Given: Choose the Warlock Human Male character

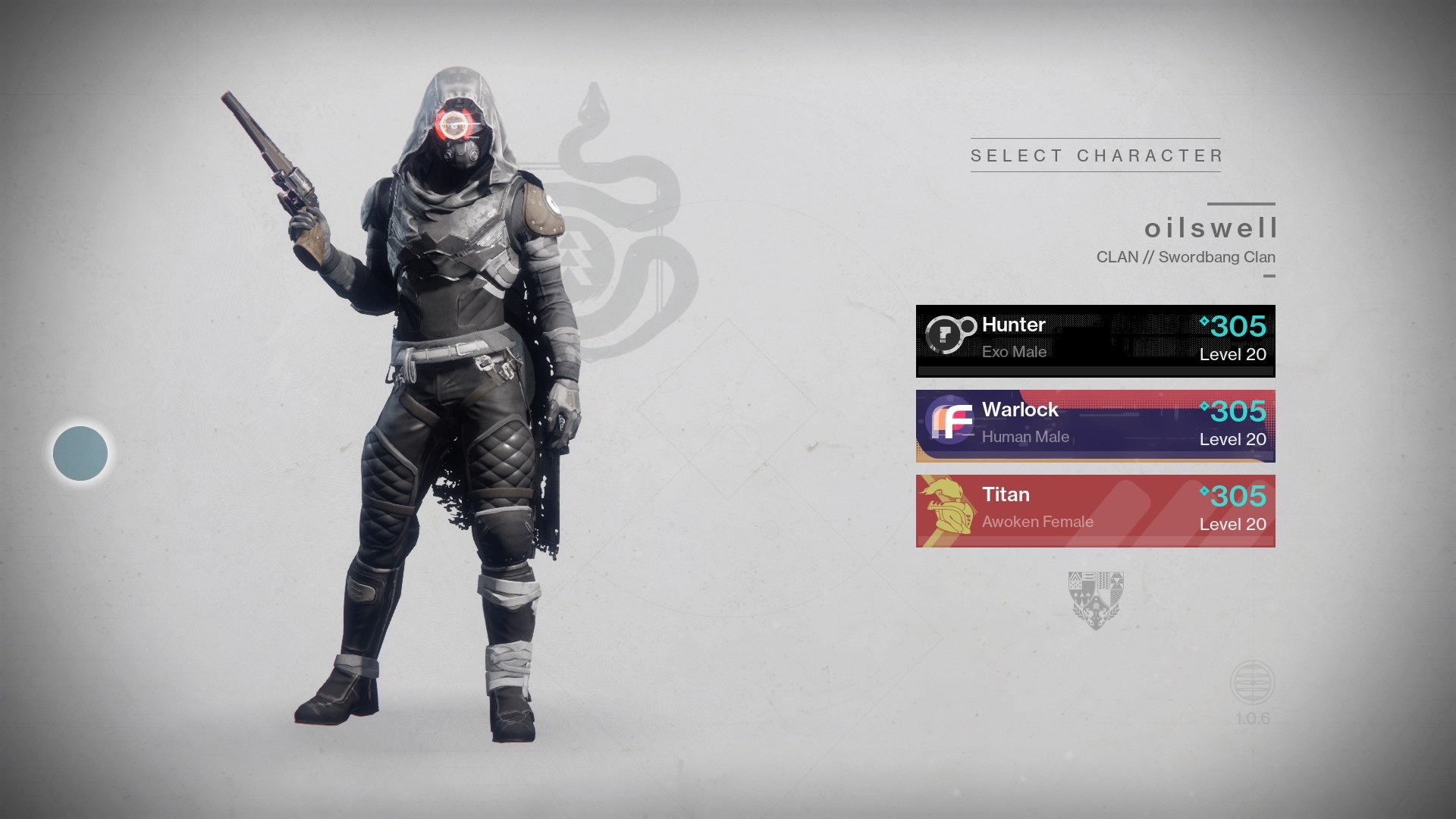Looking at the screenshot, I should [1095, 425].
